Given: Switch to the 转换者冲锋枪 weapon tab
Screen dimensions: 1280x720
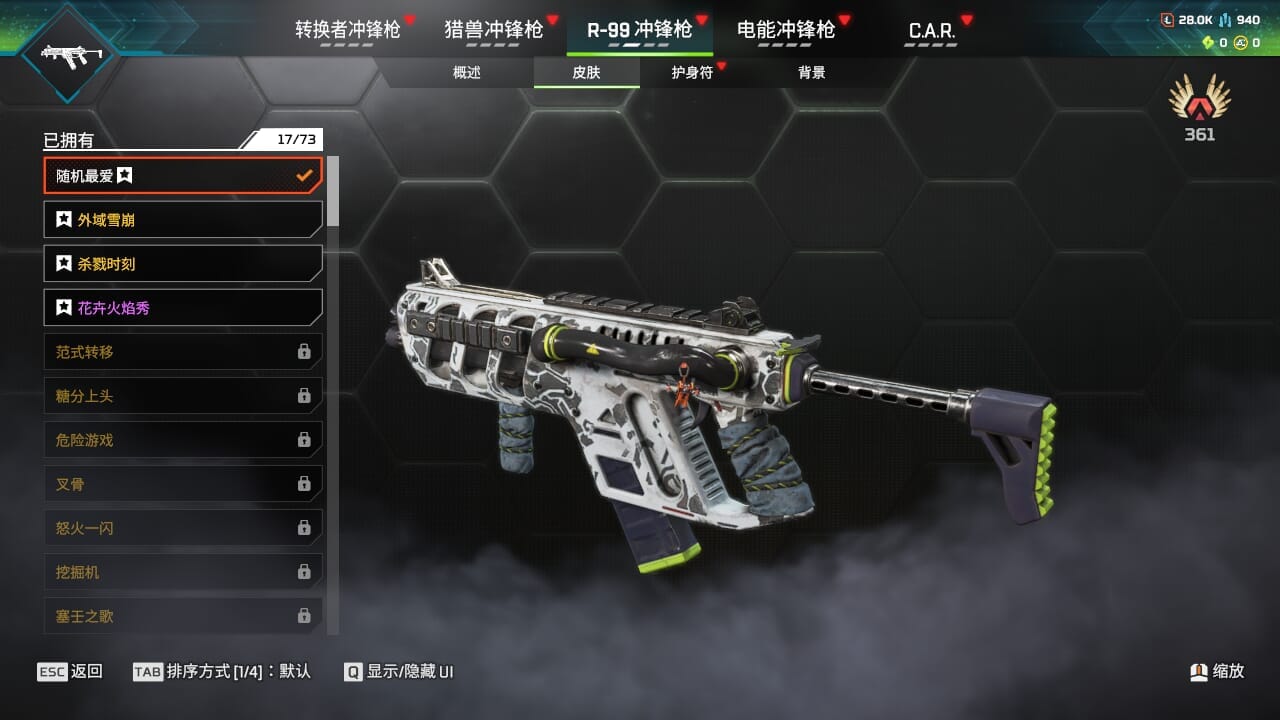Looking at the screenshot, I should (347, 30).
